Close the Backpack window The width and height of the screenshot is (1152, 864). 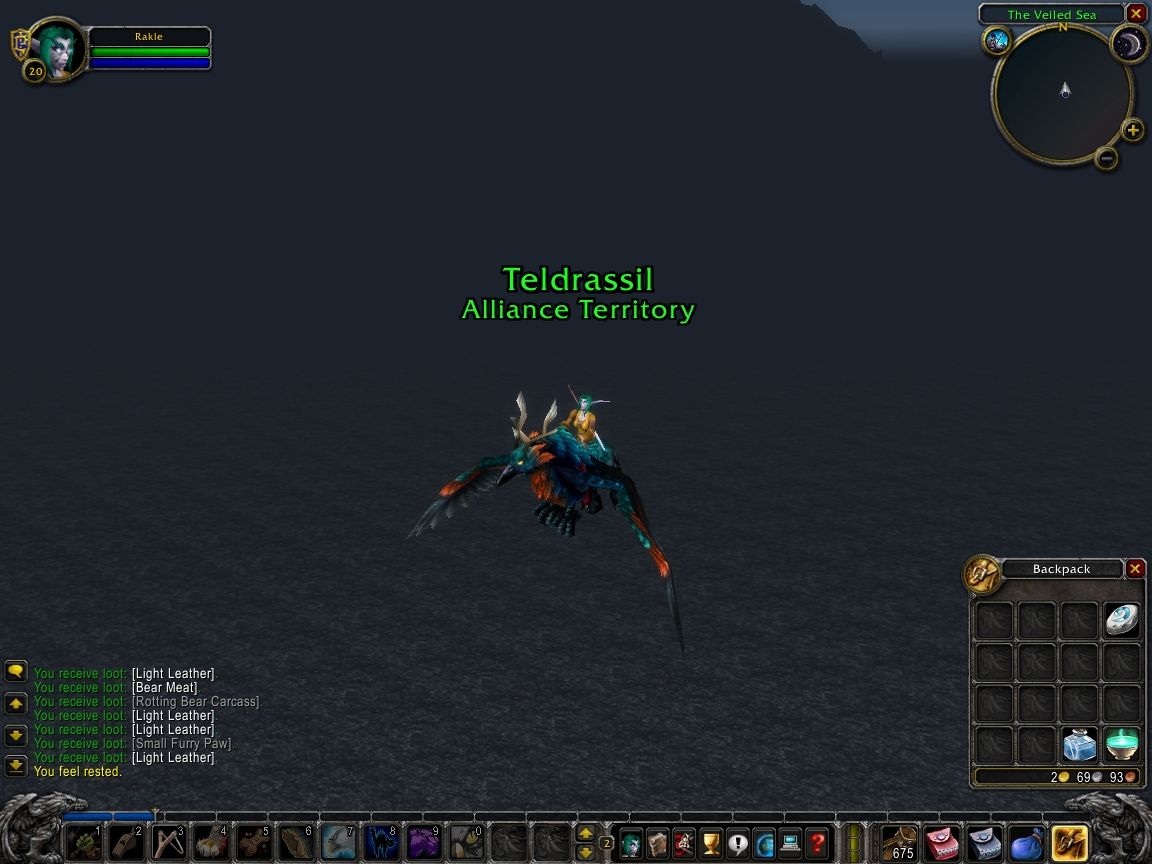click(1135, 569)
